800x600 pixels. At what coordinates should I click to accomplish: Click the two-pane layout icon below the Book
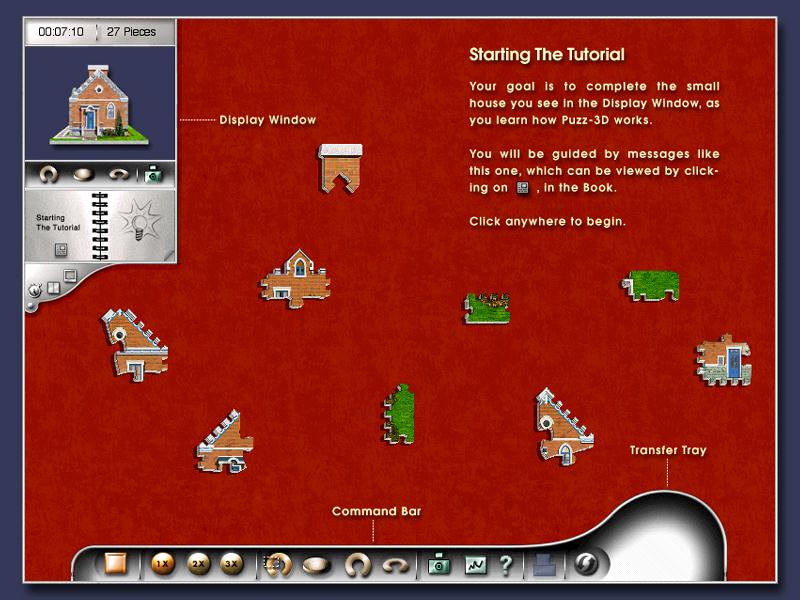pos(52,288)
